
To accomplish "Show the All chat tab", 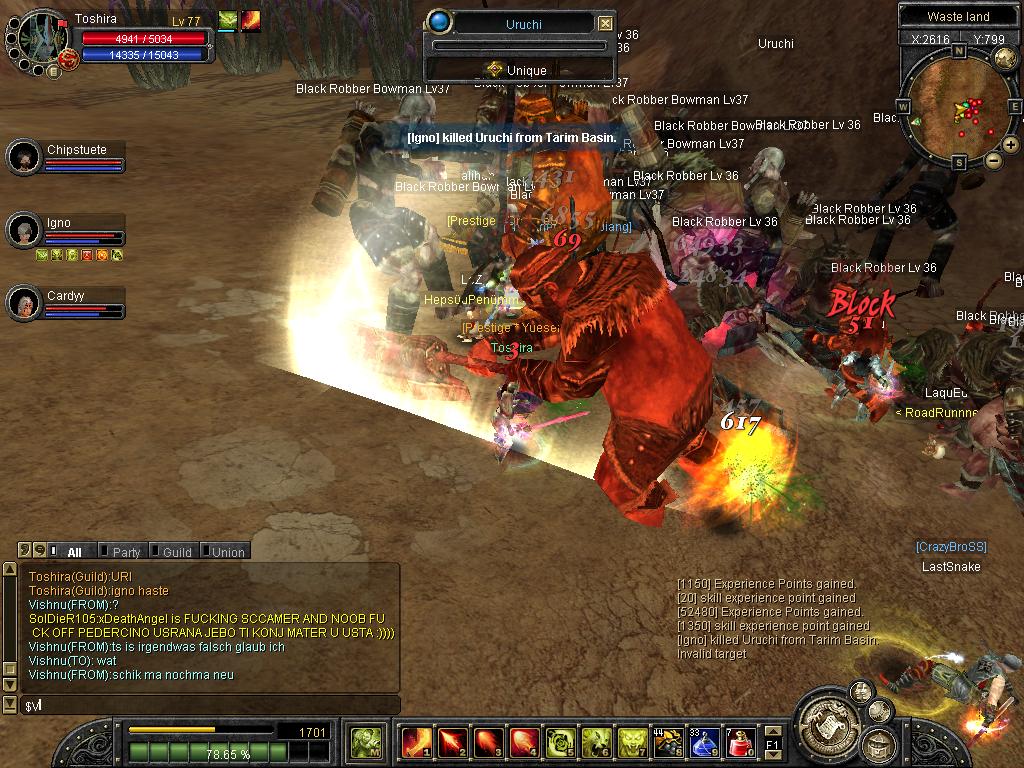I will 73,551.
